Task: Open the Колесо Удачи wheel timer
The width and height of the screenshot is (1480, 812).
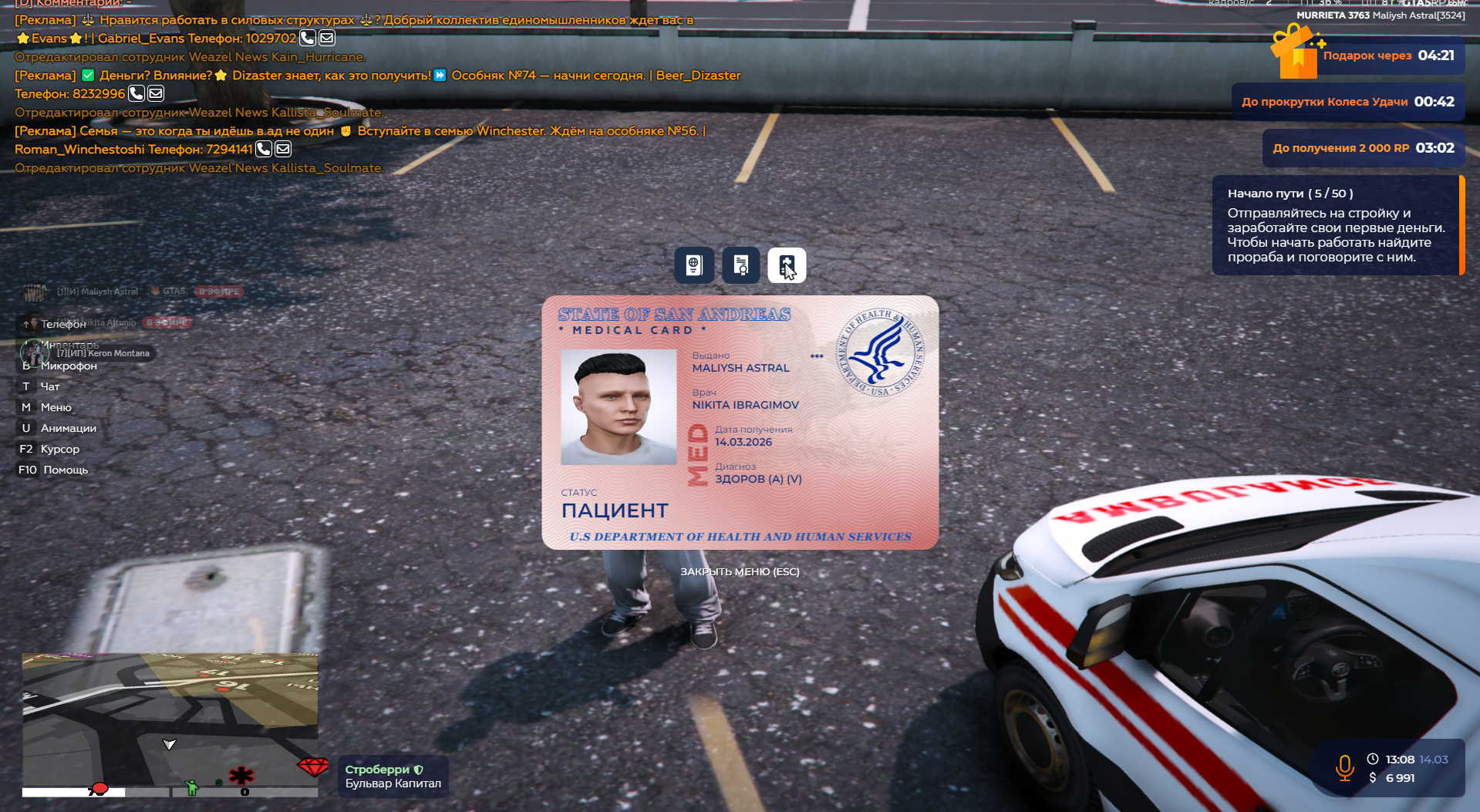Action: (1347, 102)
